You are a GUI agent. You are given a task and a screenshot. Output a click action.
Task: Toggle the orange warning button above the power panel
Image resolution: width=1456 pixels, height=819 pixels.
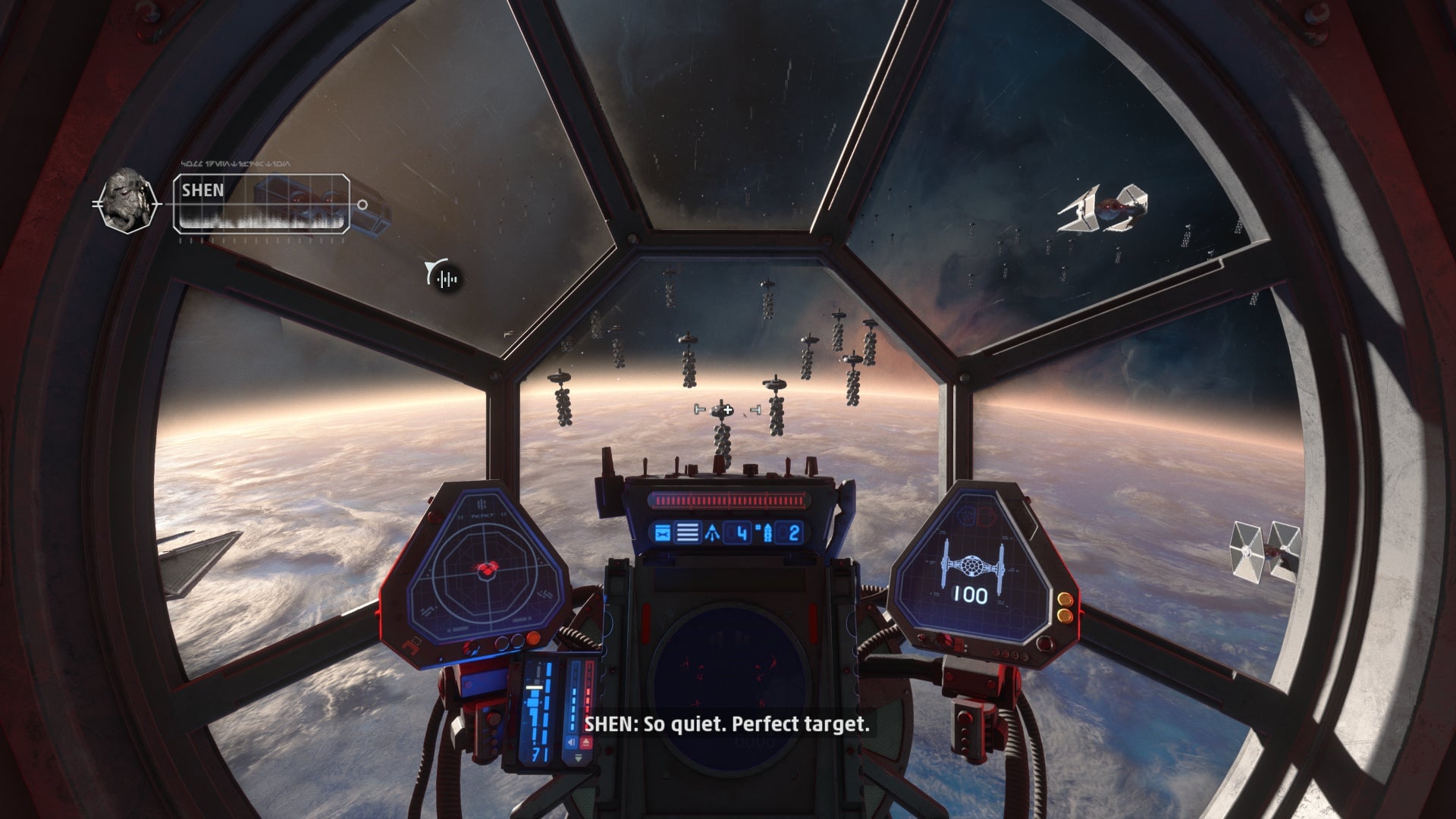[532, 638]
